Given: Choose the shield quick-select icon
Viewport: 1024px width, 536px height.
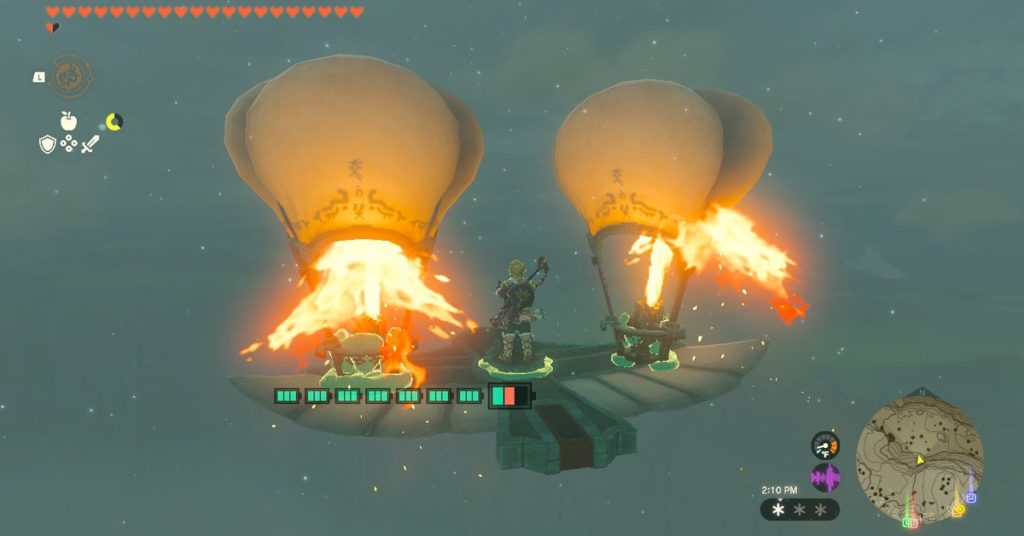Looking at the screenshot, I should click(47, 145).
